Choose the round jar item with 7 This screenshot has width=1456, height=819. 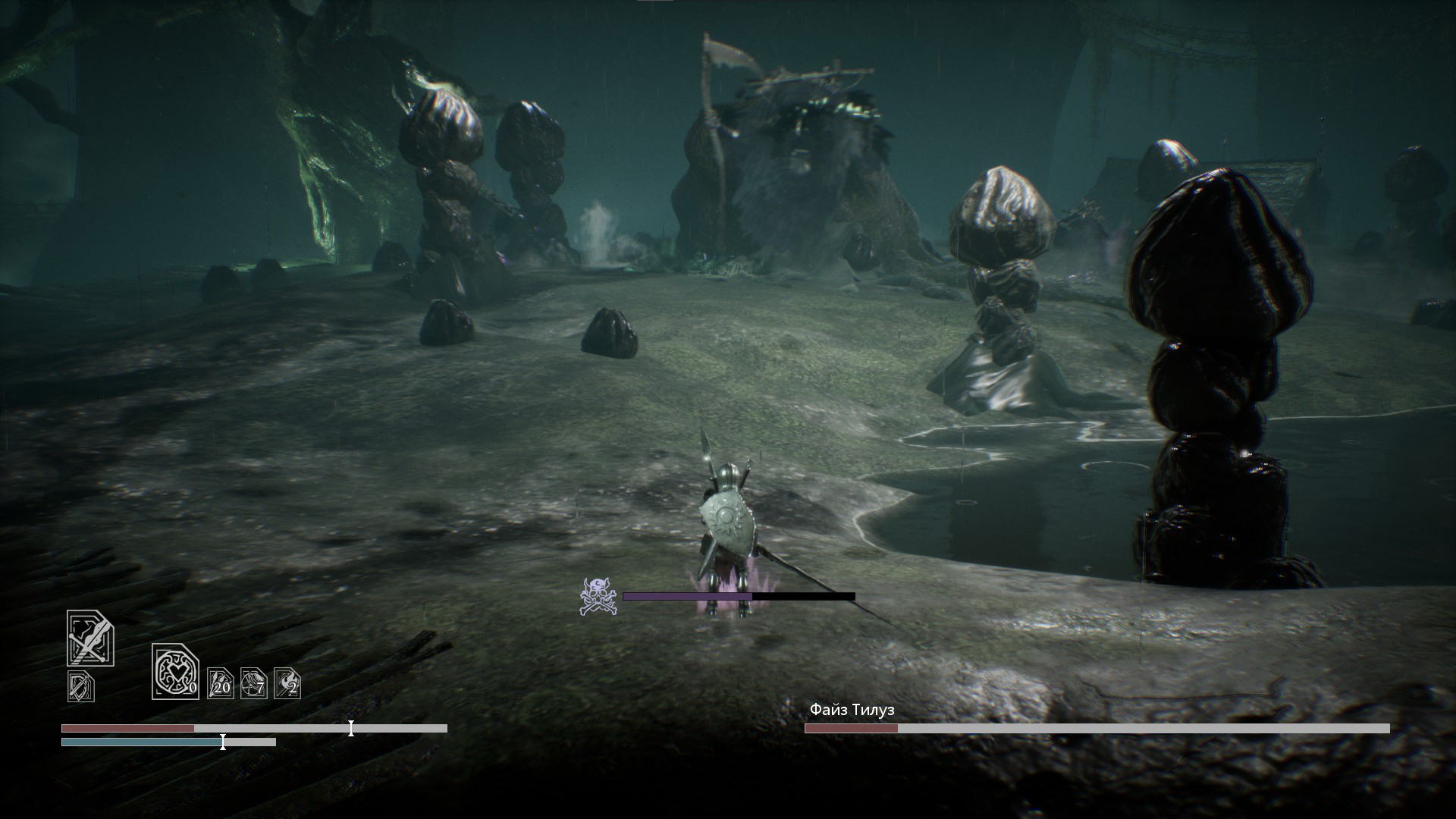point(254,683)
